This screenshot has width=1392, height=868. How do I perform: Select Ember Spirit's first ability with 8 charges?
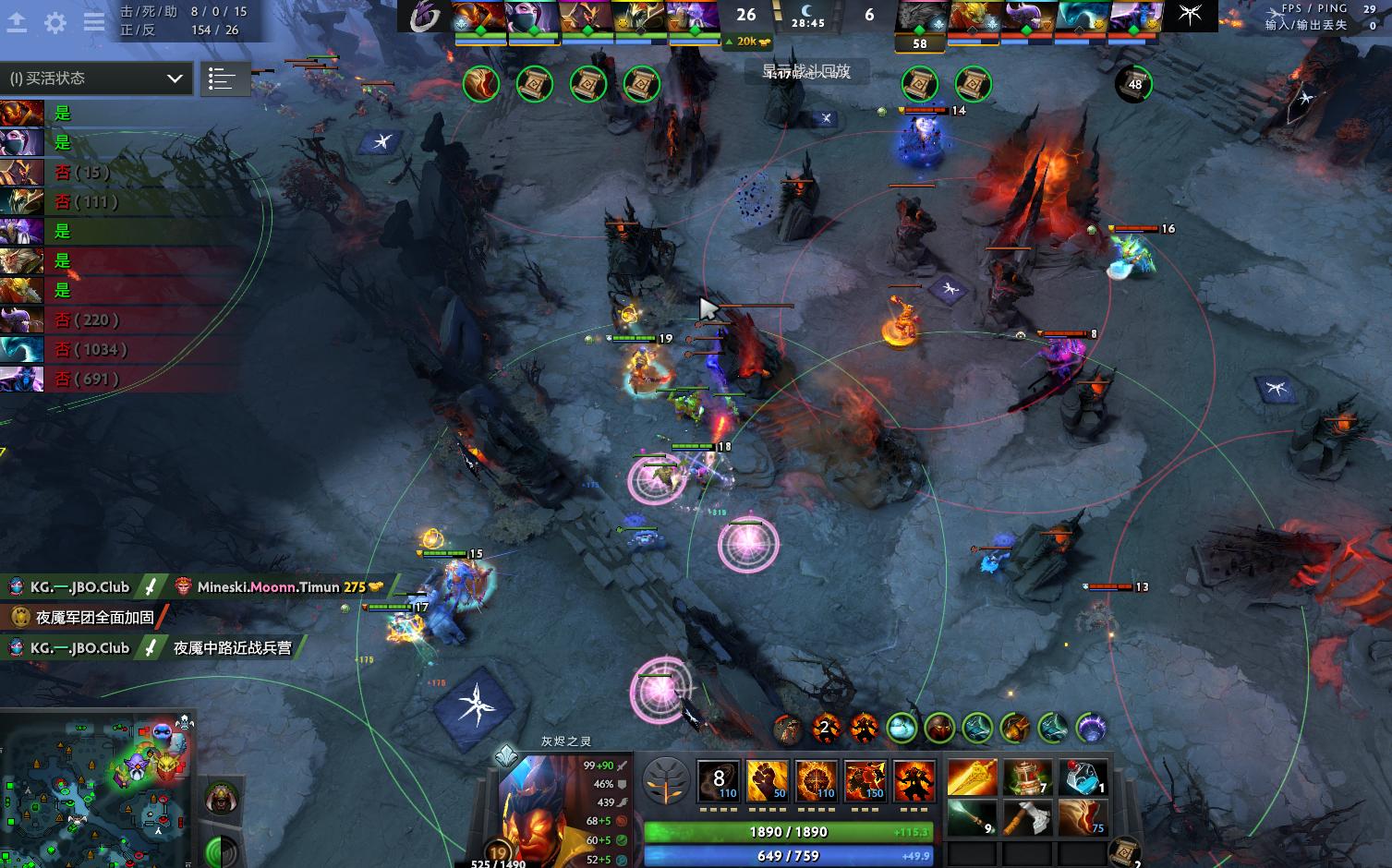tap(719, 780)
